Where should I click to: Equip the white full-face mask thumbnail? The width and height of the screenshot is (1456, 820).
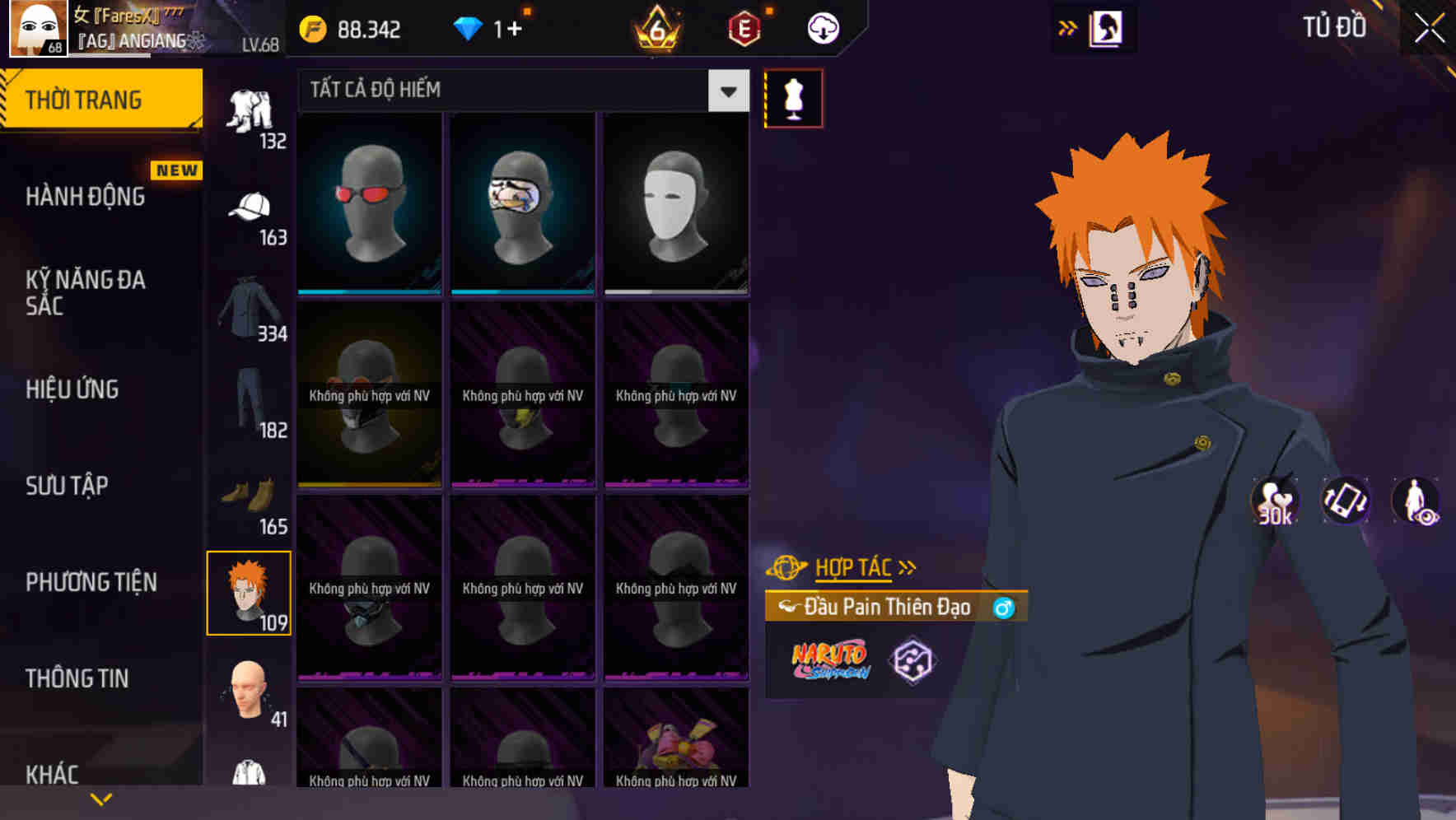point(676,204)
